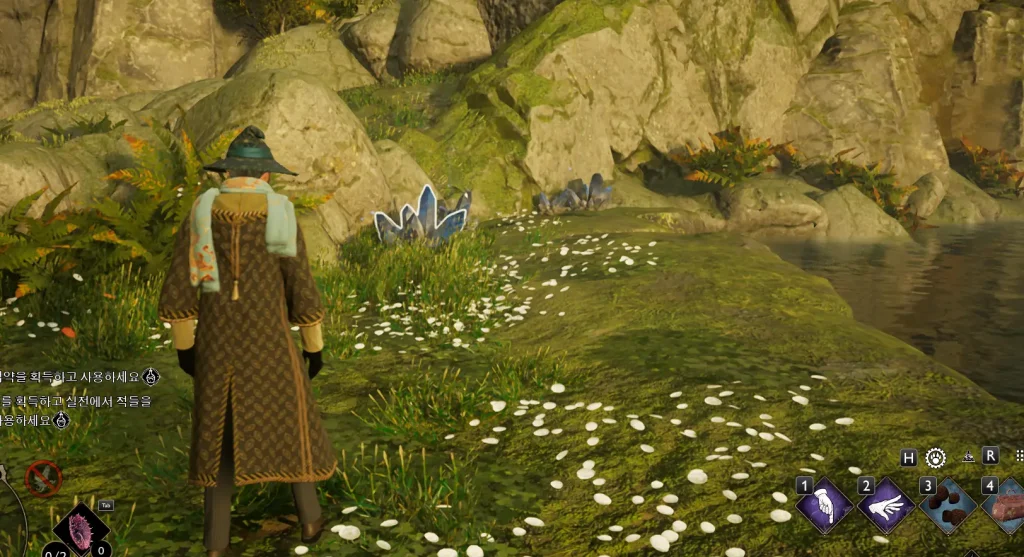Open the pink spiky plant item slot
Screen dimensions: 1024x557
(81, 530)
